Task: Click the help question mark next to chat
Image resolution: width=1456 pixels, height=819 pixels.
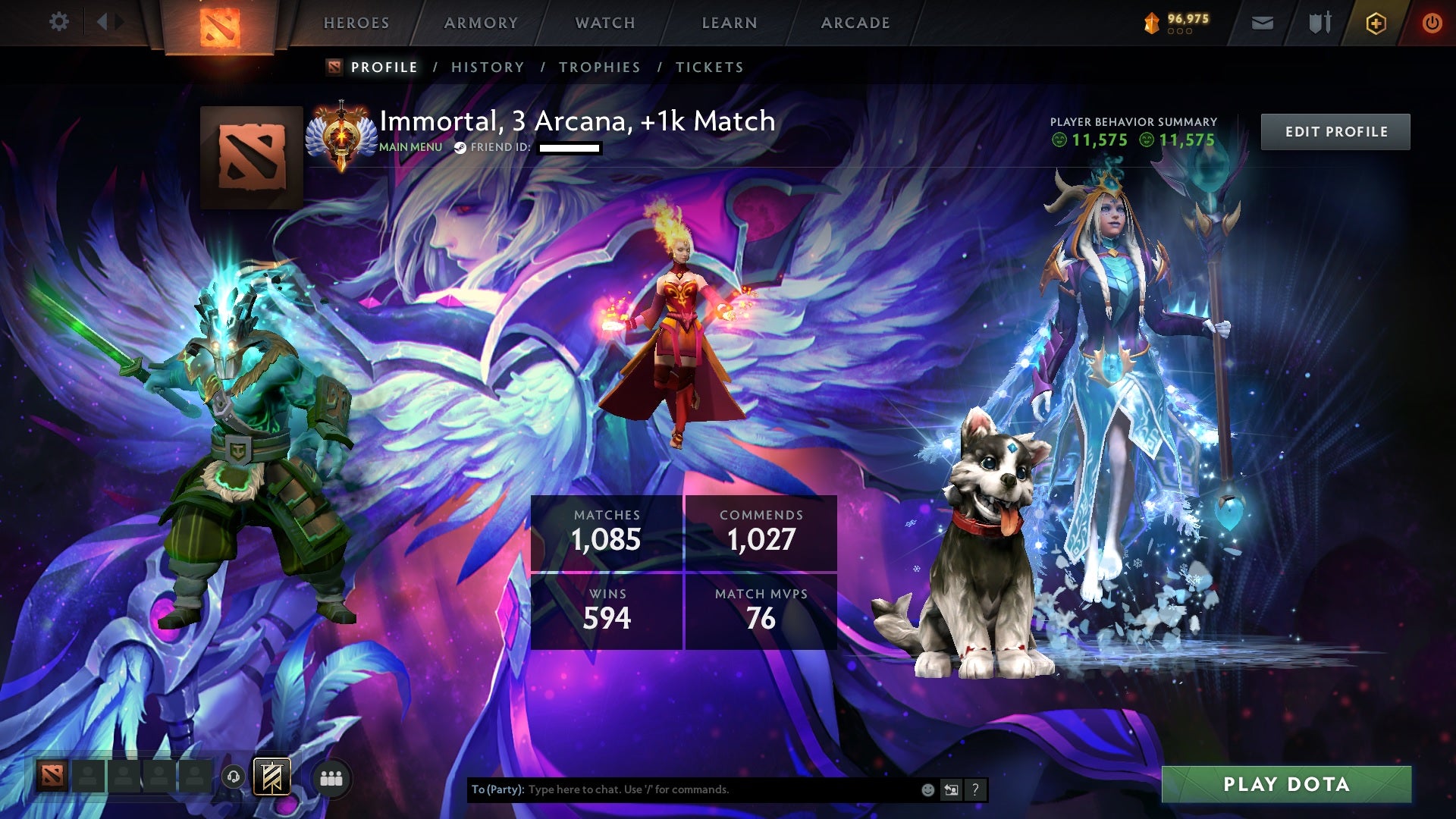Action: tap(975, 789)
